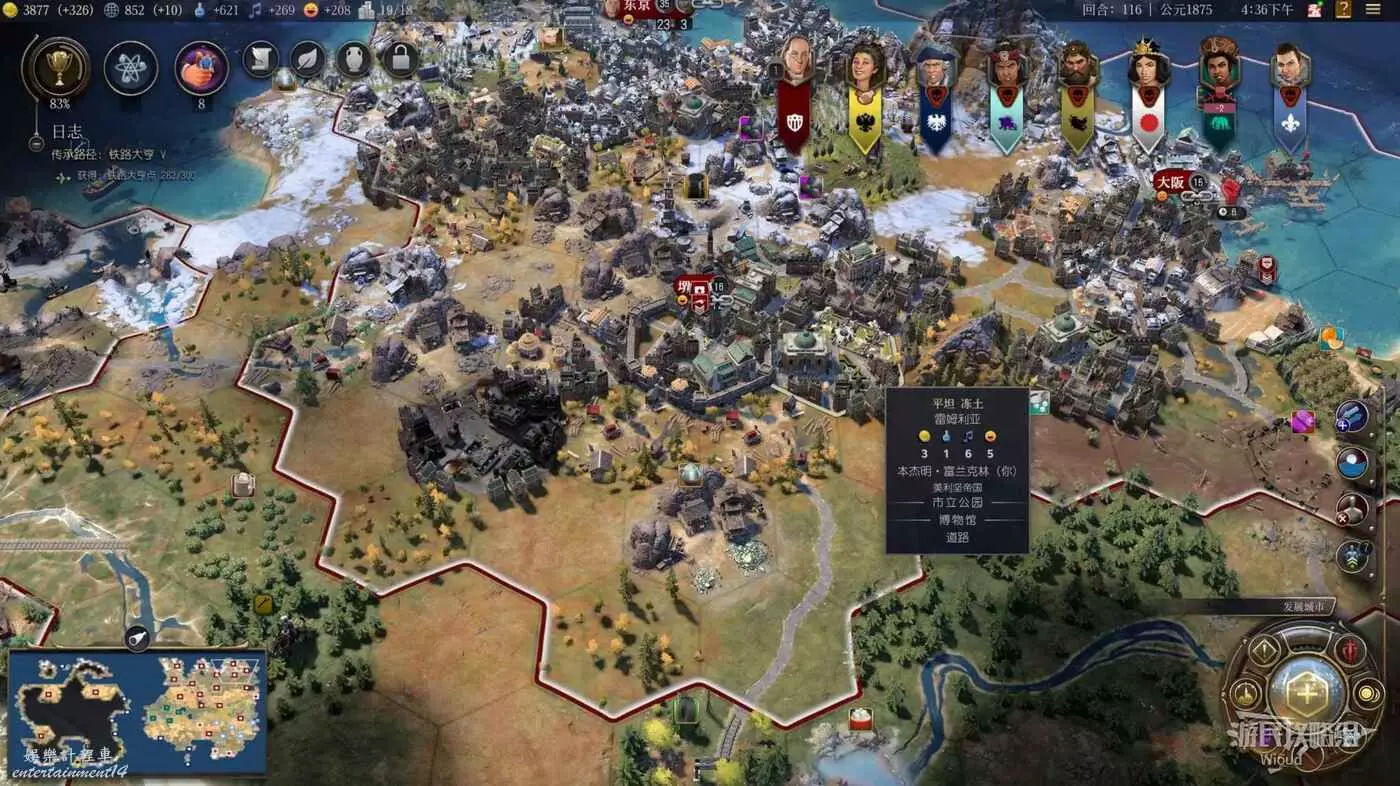Open the exclamation mark notification button
The width and height of the screenshot is (1400, 786).
coord(1263,651)
